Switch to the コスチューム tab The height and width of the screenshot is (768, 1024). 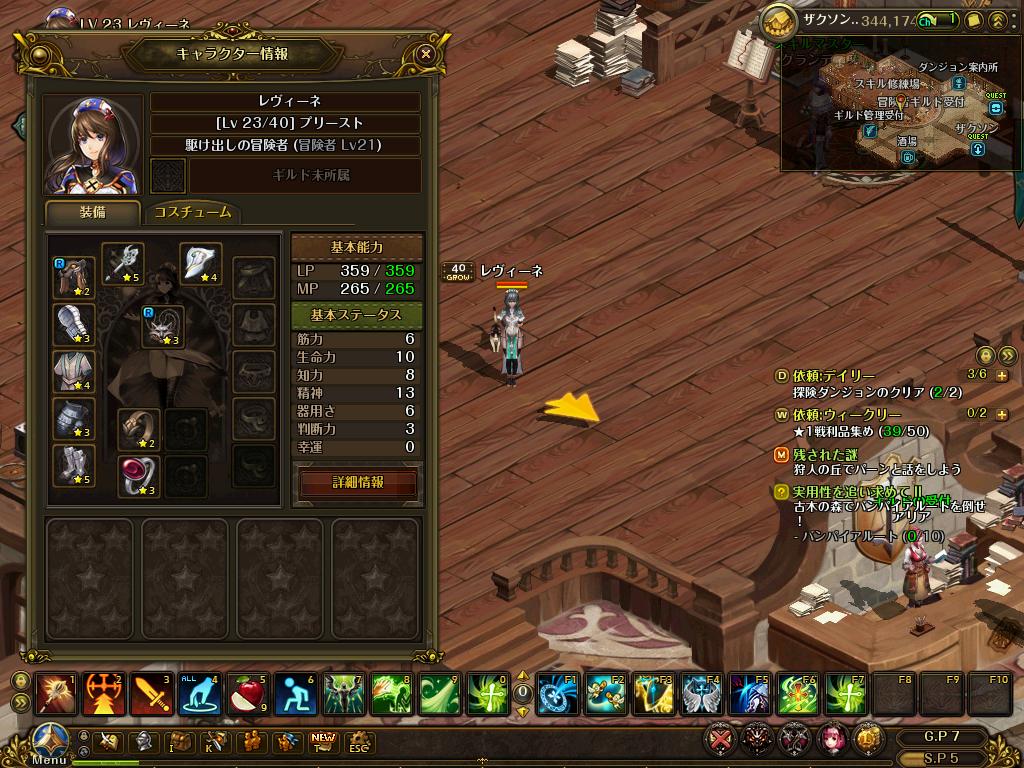(193, 212)
